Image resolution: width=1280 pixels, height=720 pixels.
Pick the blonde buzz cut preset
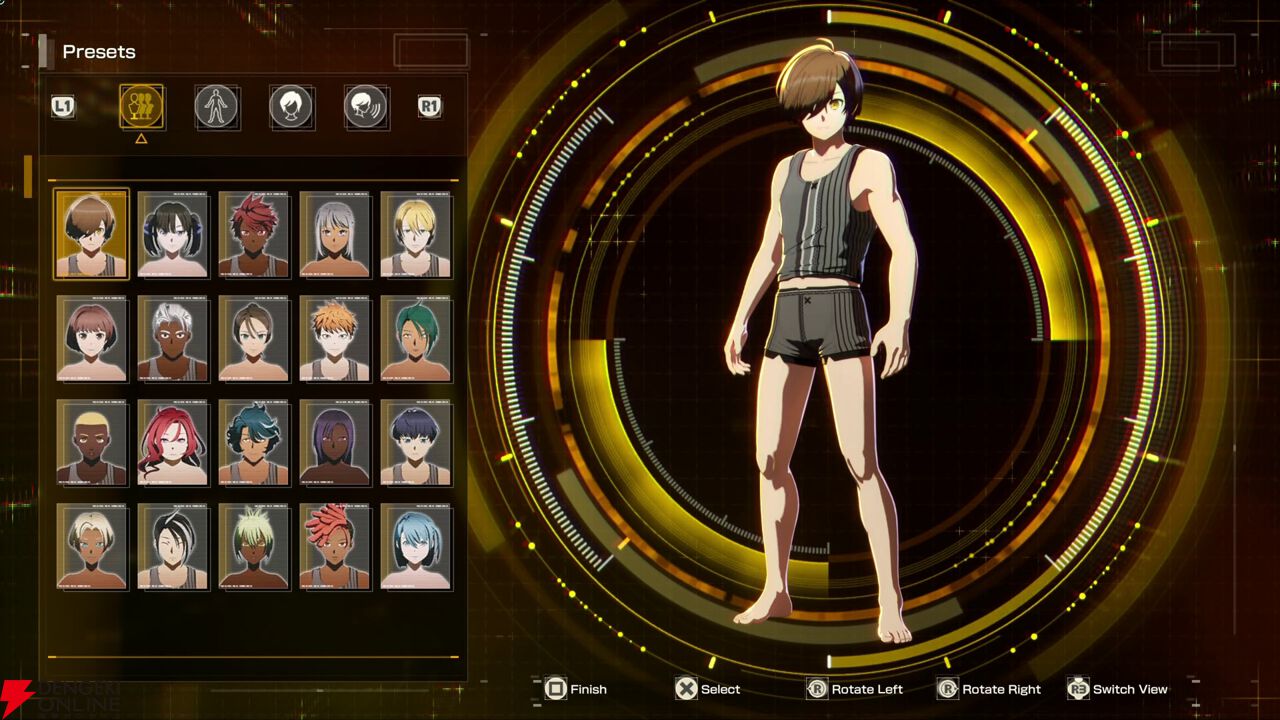pyautogui.click(x=92, y=442)
